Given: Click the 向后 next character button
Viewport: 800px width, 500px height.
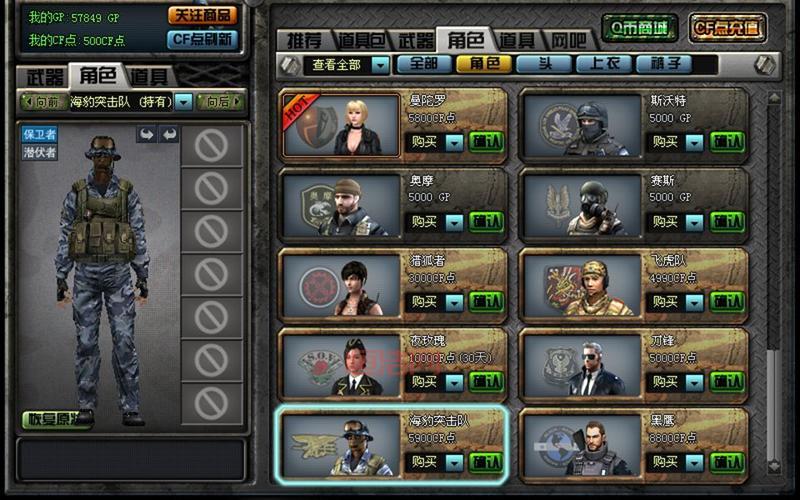Looking at the screenshot, I should pos(219,101).
